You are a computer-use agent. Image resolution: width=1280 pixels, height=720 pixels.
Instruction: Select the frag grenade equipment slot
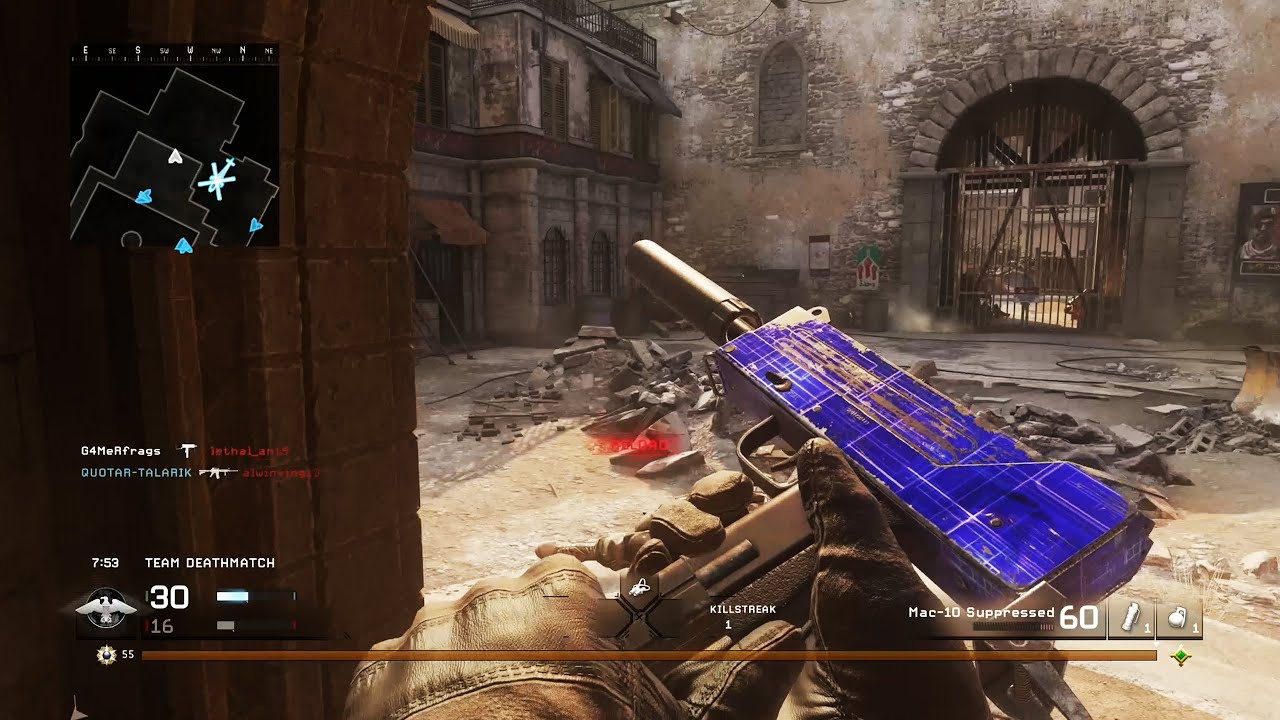tap(1182, 618)
